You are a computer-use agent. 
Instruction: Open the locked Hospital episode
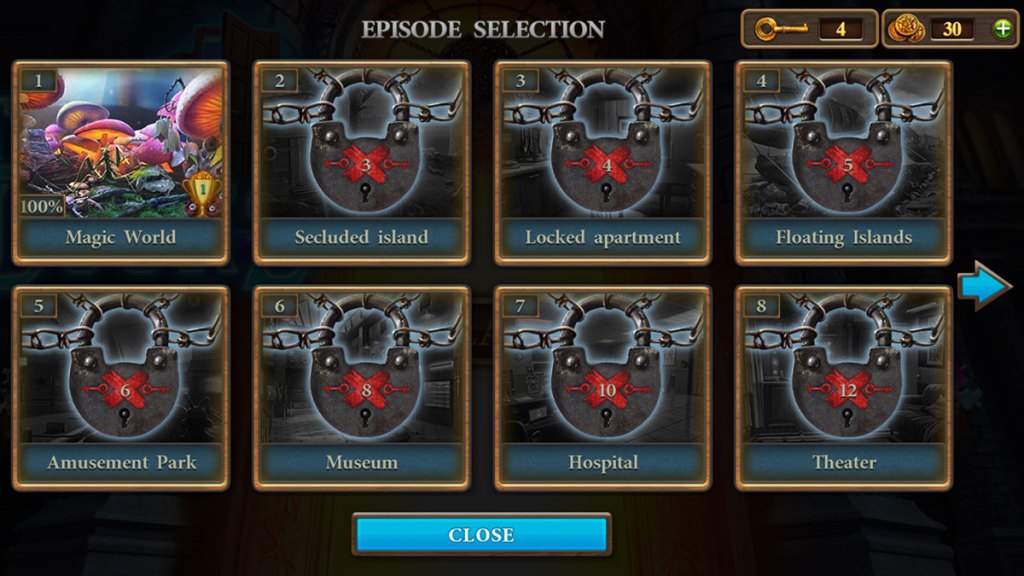[x=602, y=388]
